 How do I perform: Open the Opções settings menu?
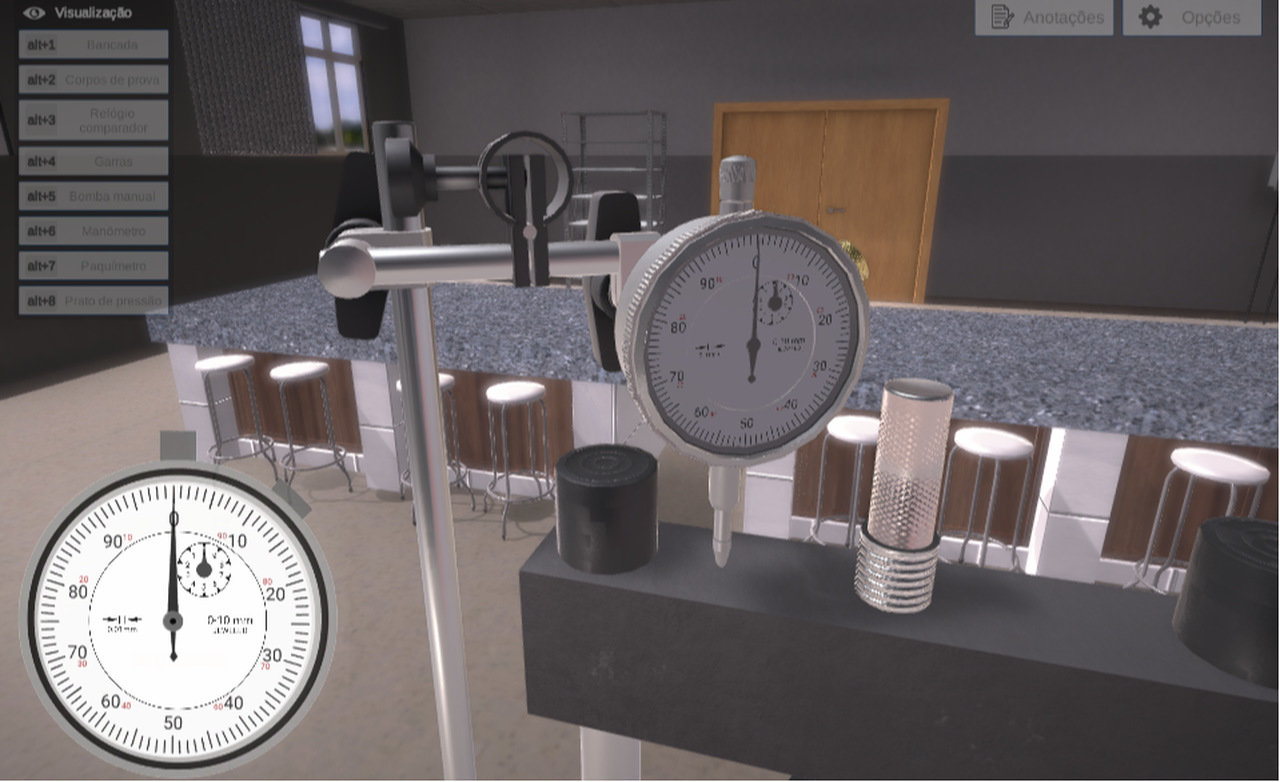1191,17
